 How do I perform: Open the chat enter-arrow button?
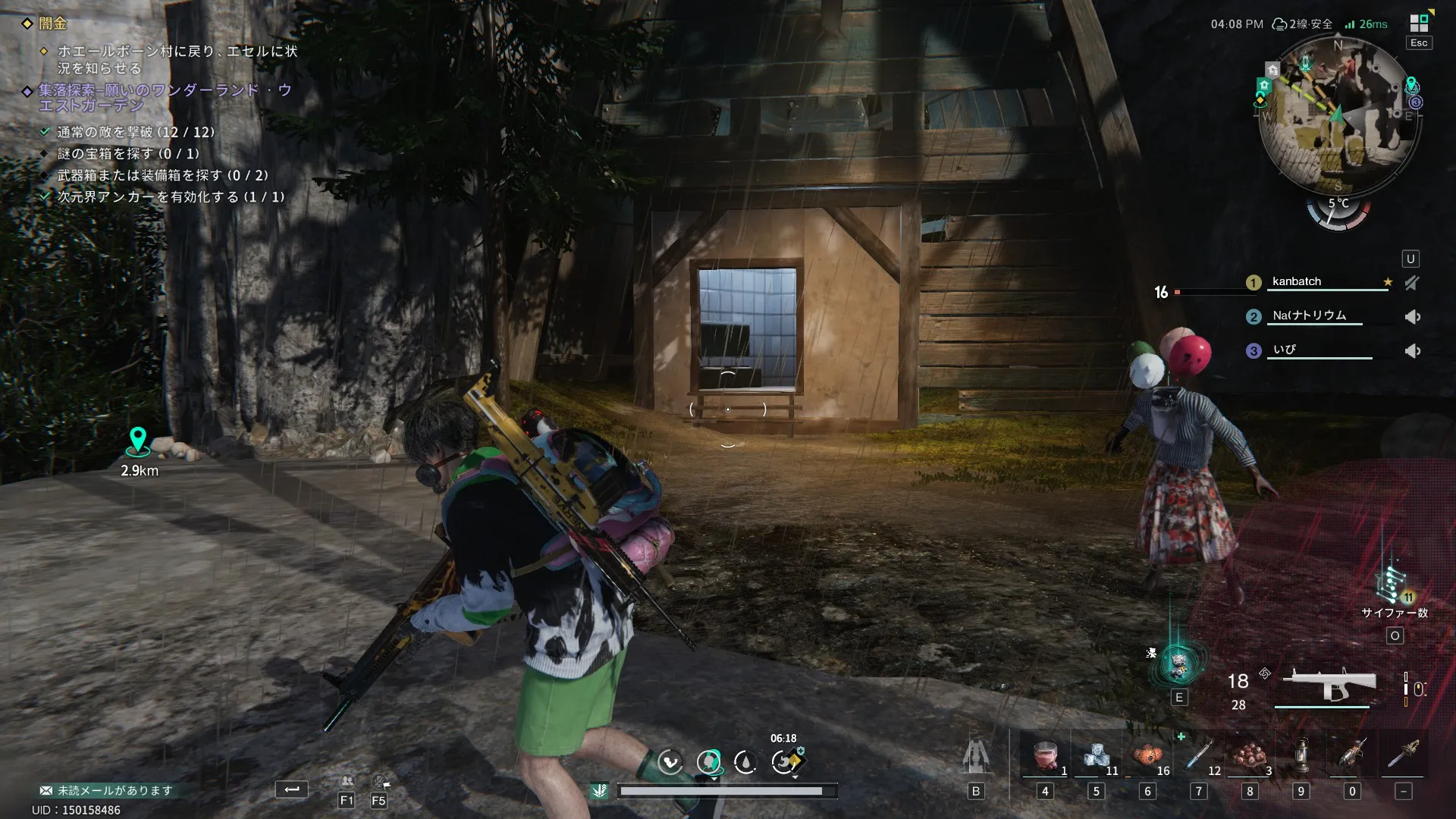[x=292, y=789]
